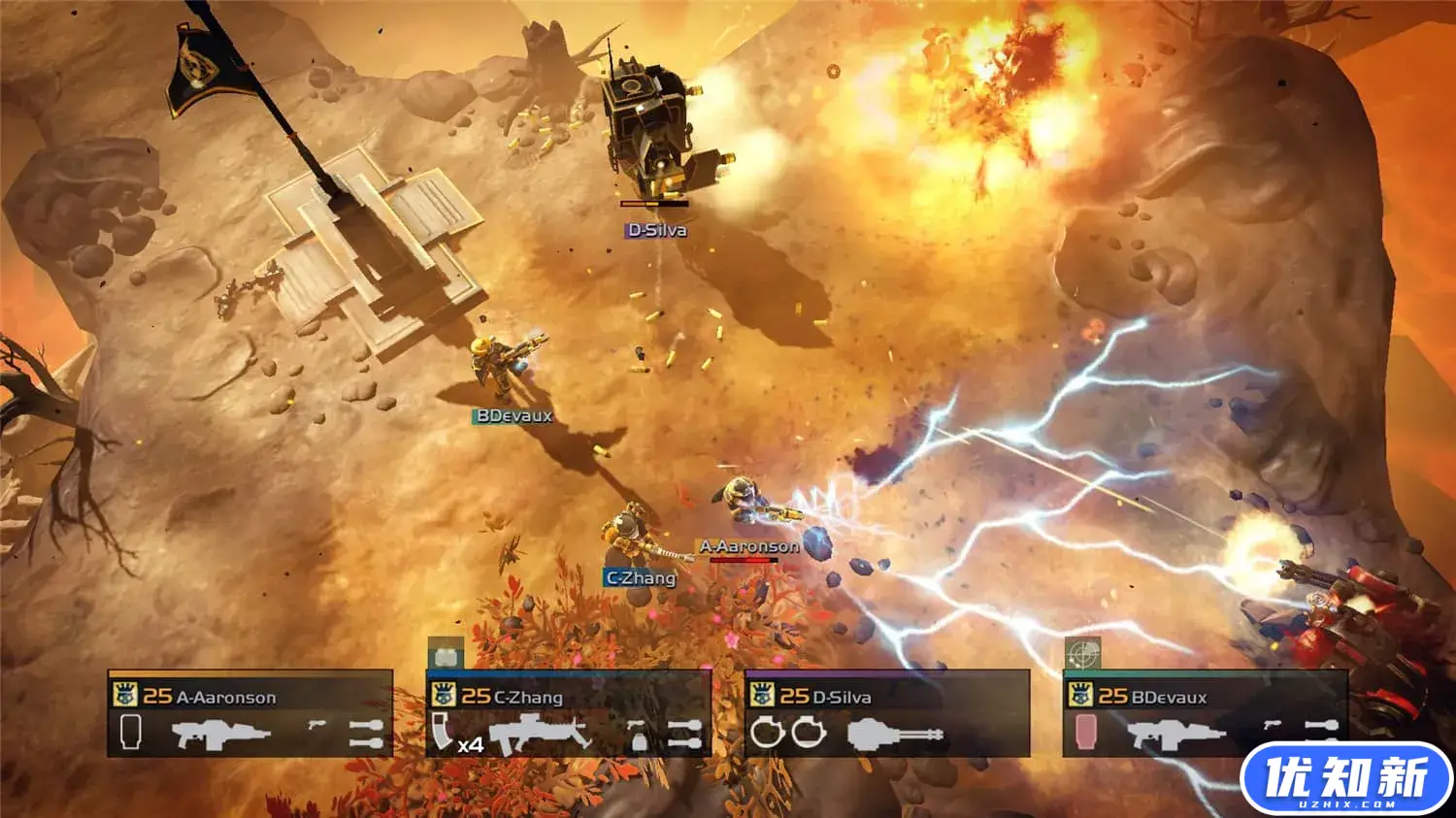This screenshot has width=1456, height=818.
Task: Click C-Zhang's magazine icon
Action: point(443,731)
